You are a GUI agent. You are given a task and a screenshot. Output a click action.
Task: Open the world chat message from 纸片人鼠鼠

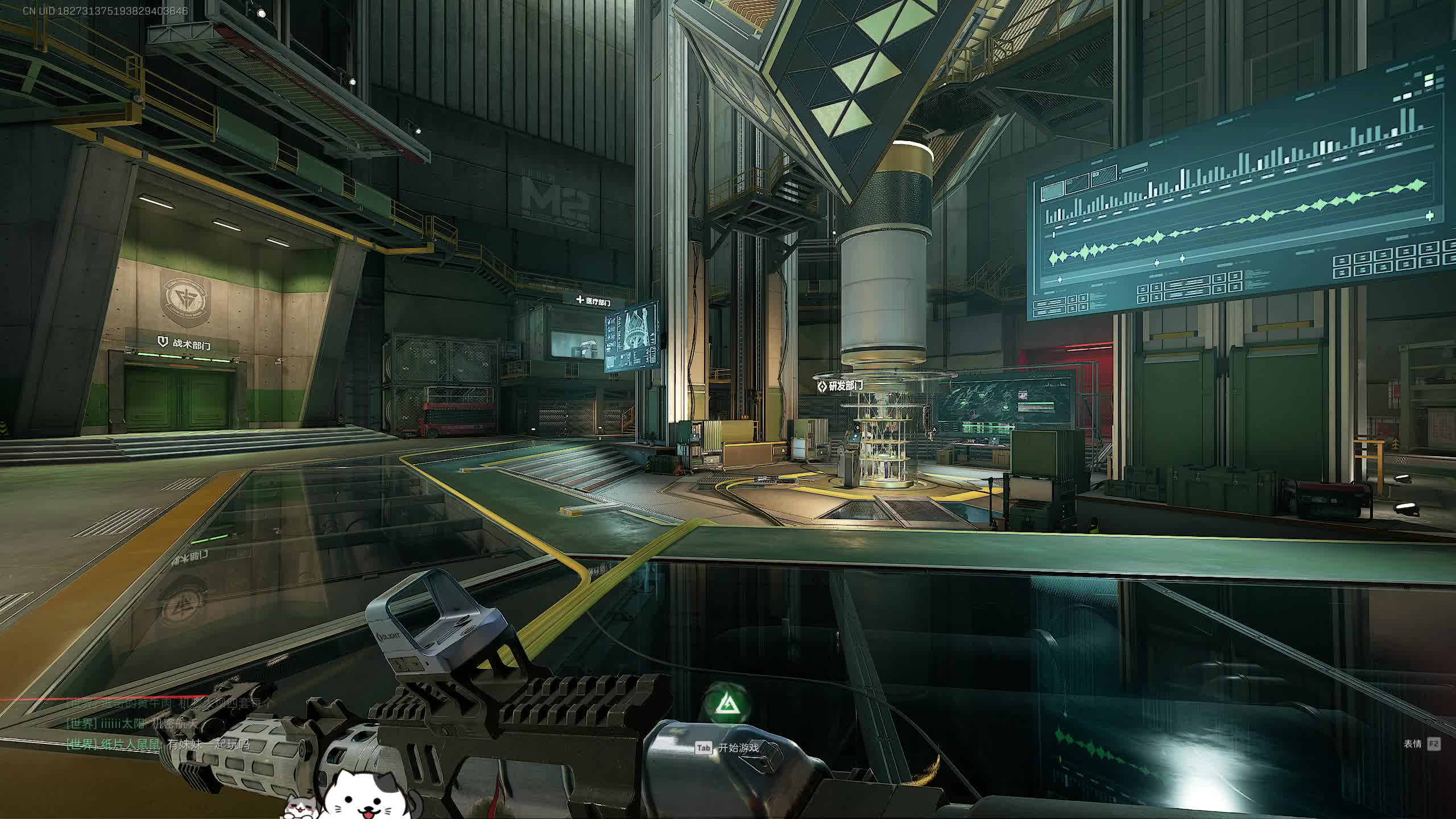[158, 744]
